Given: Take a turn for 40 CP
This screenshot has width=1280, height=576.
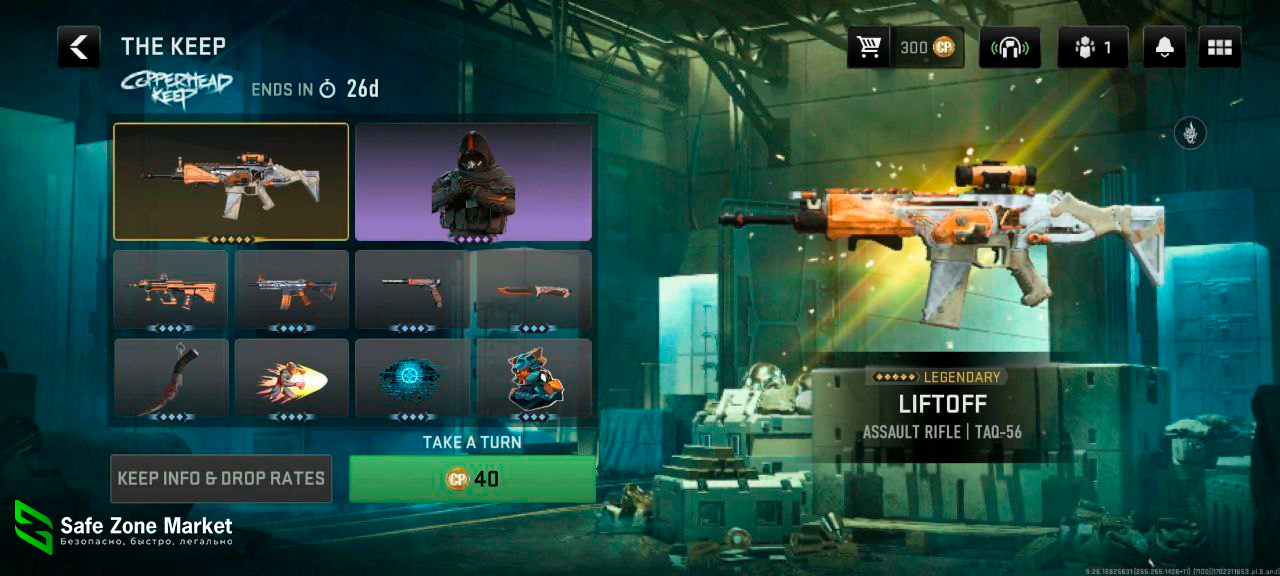Looking at the screenshot, I should coord(472,479).
